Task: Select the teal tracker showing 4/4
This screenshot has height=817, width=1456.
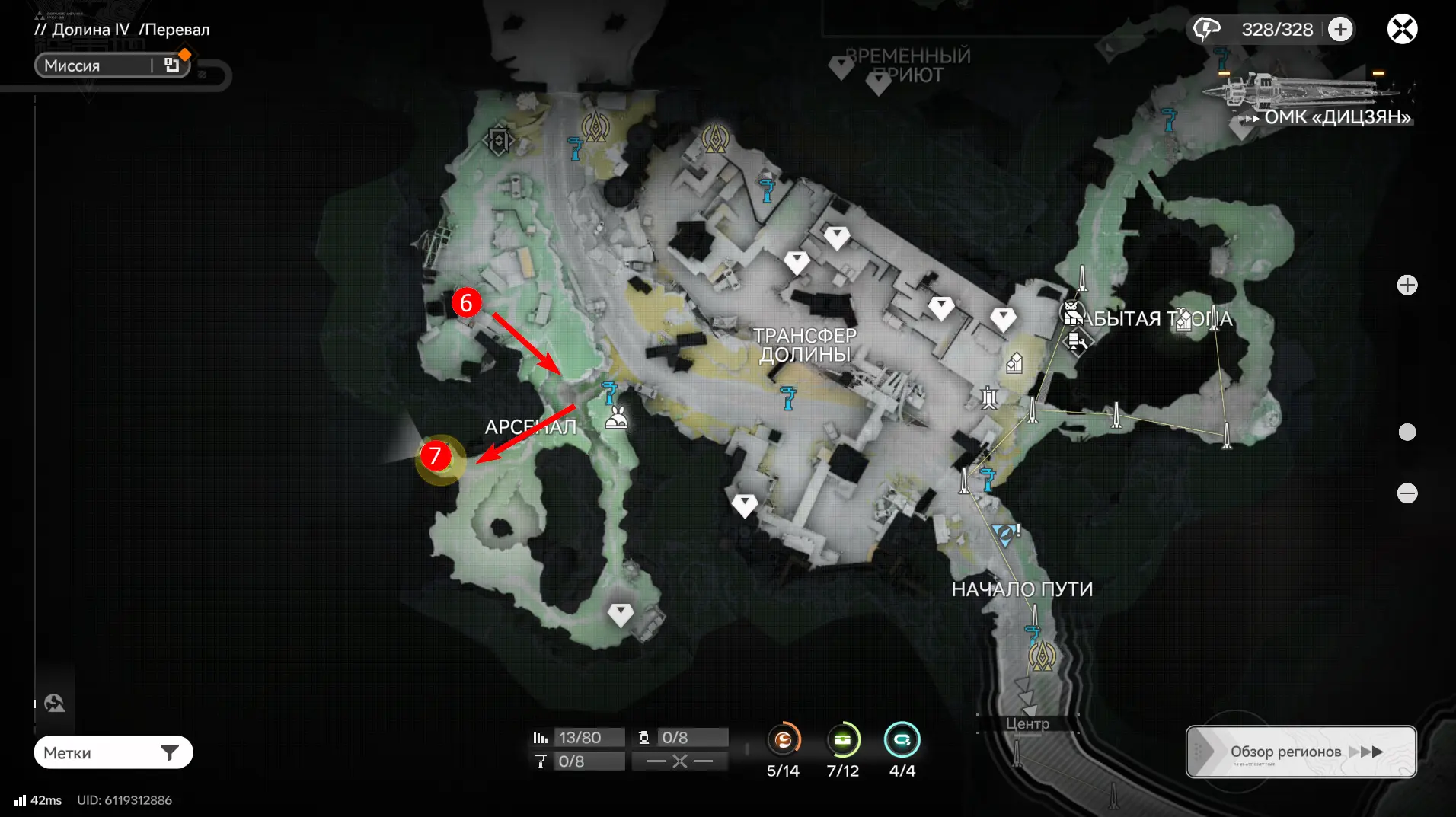Action: pyautogui.click(x=902, y=739)
